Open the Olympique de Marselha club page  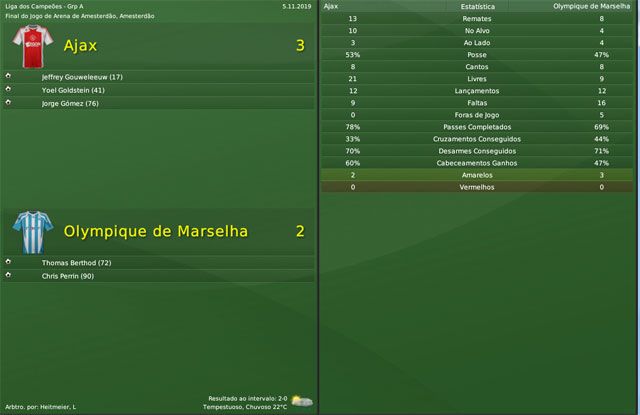click(x=155, y=231)
